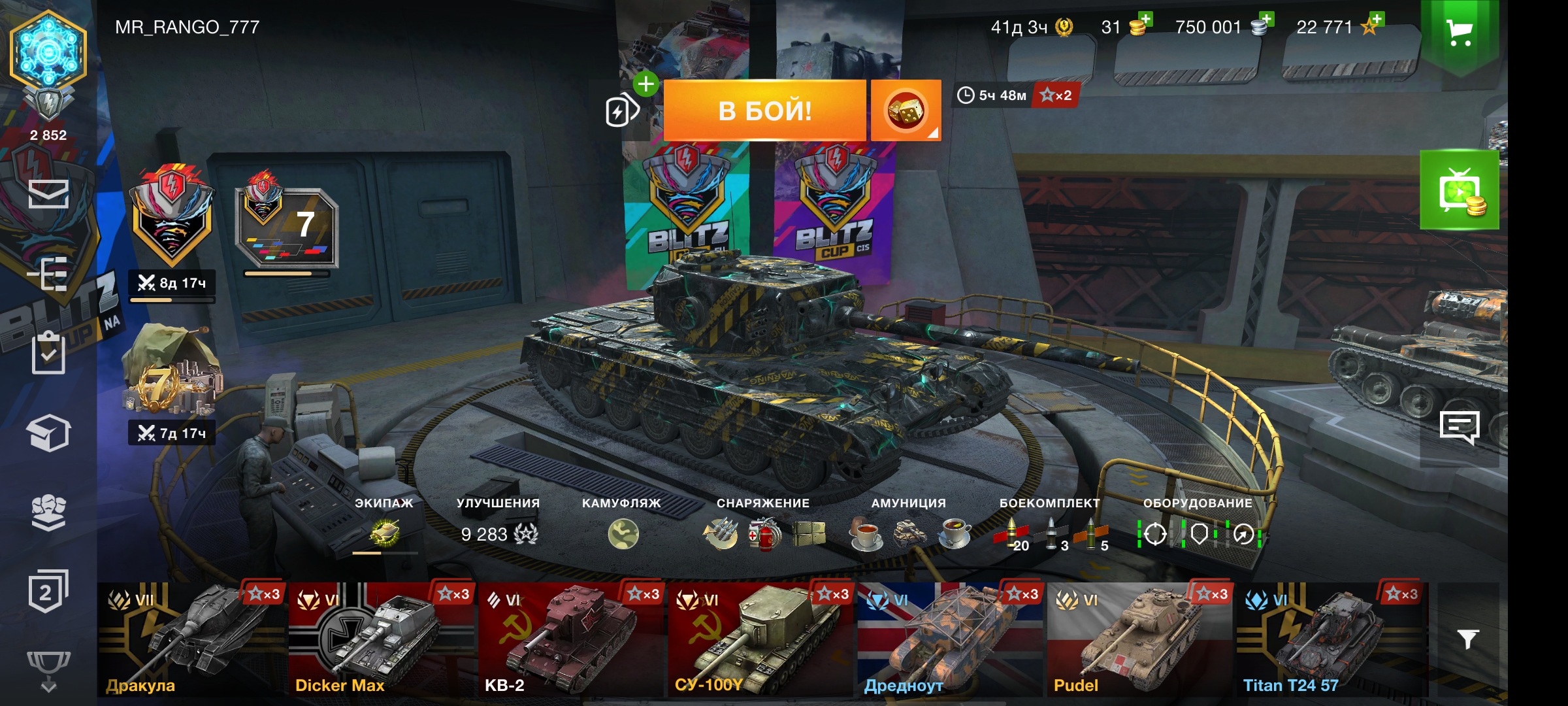Start battle with the В БОЙ! button
Screen dimensions: 1568x706
tap(764, 110)
